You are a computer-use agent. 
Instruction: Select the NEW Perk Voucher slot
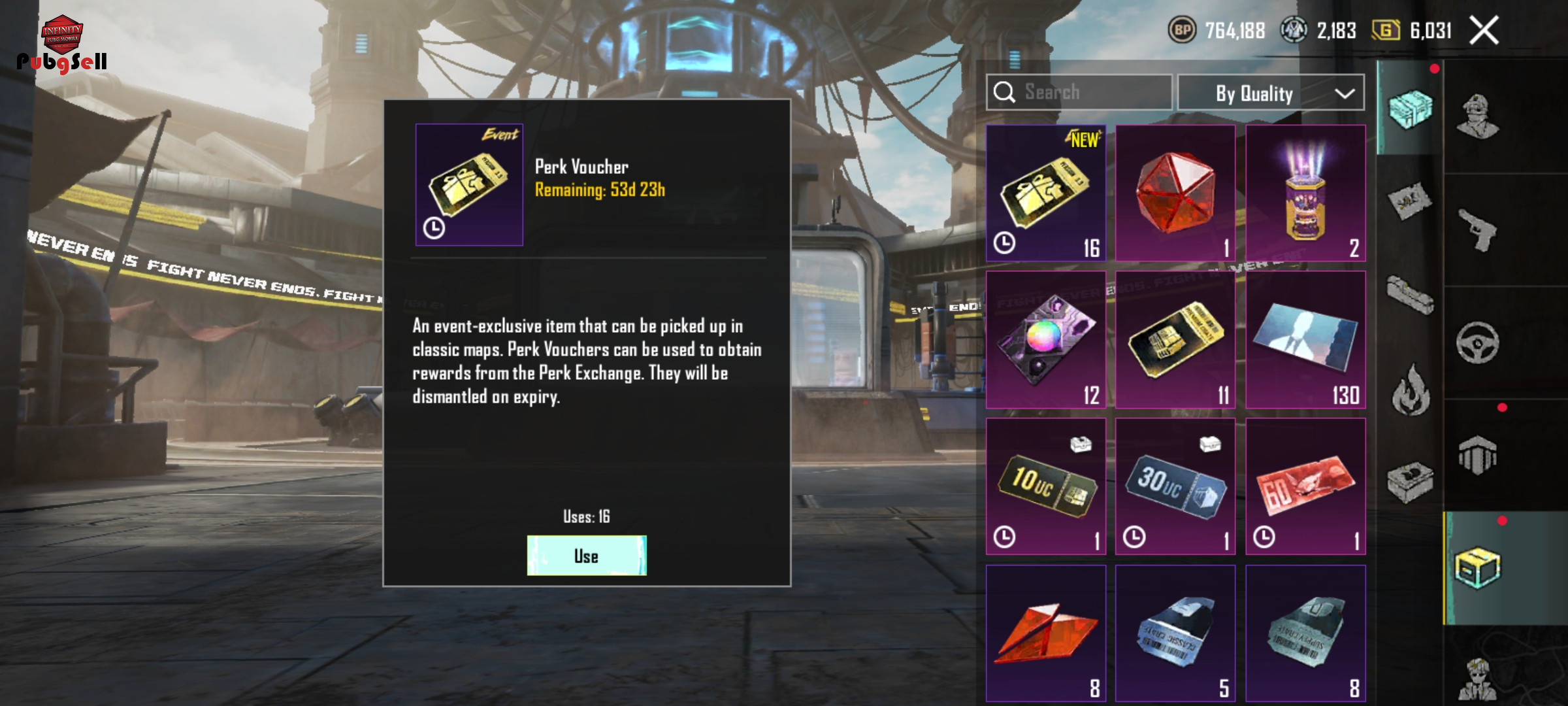coord(1045,193)
